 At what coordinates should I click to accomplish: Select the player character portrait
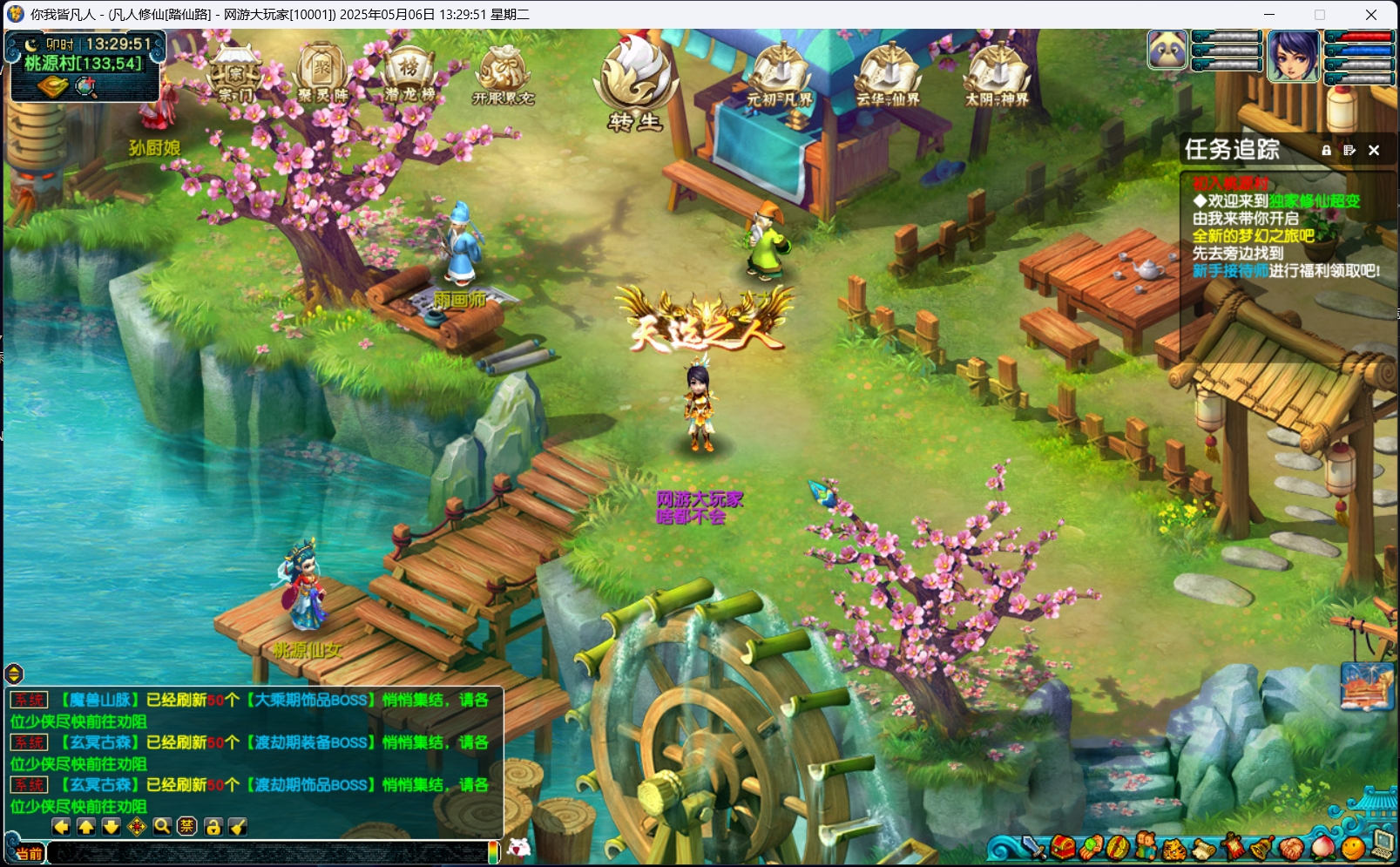(1293, 55)
